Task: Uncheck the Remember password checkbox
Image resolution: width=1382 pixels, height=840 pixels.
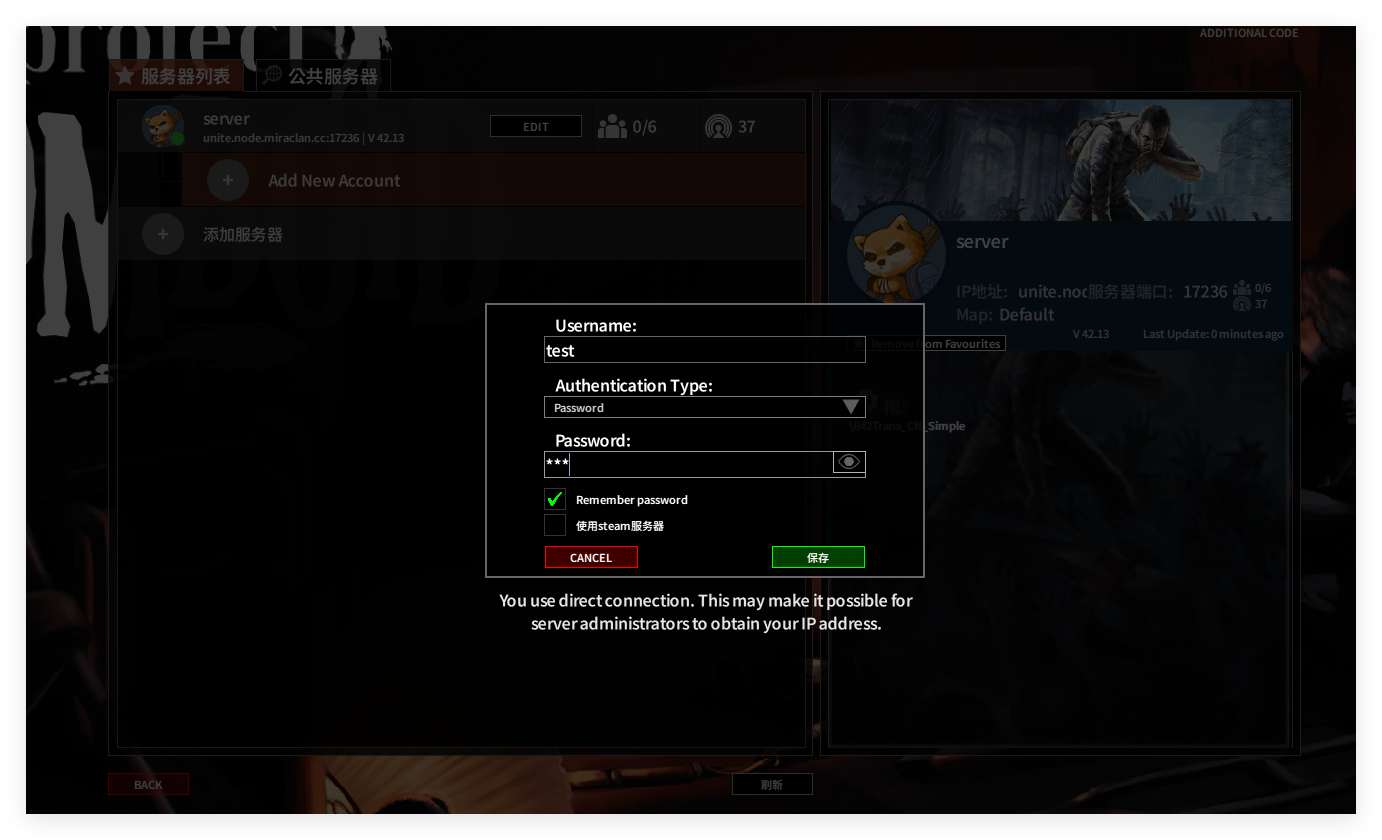Action: pyautogui.click(x=555, y=499)
